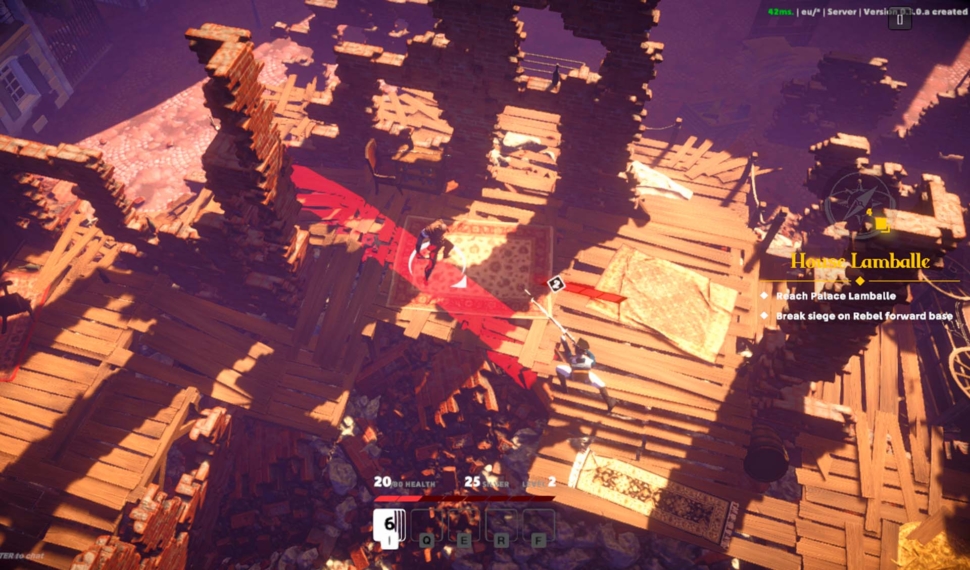Click the pause button in top corner
Viewport: 970px width, 570px height.
(900, 18)
